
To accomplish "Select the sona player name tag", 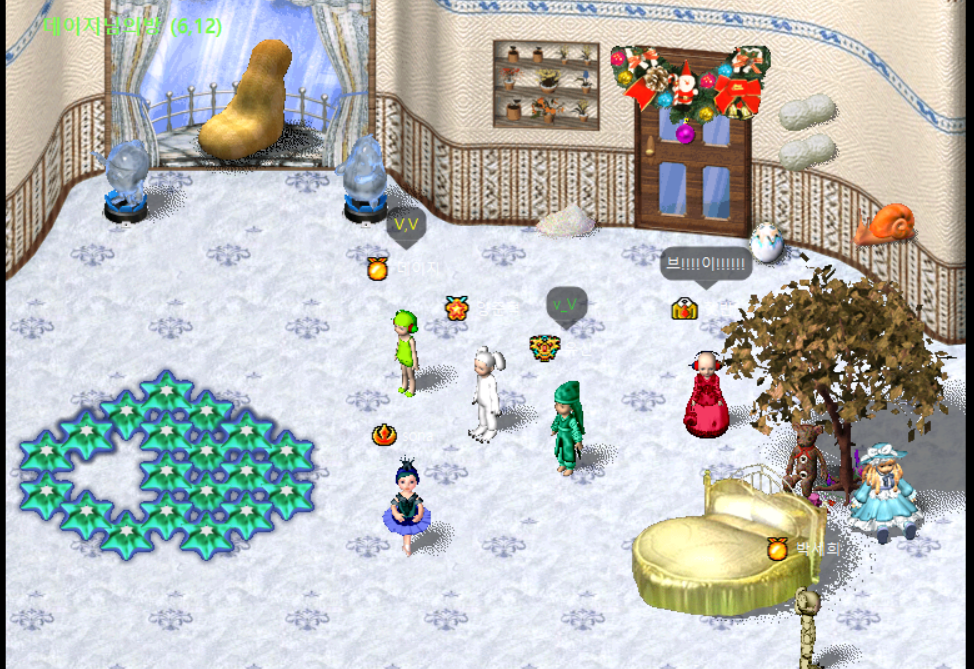I will (419, 436).
